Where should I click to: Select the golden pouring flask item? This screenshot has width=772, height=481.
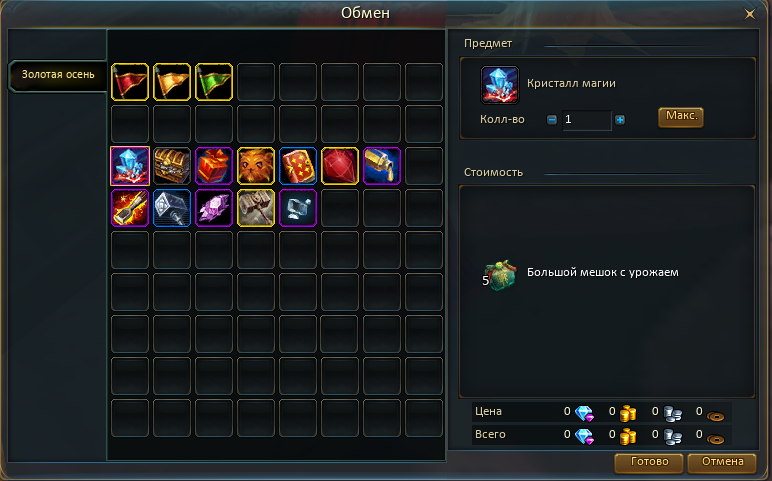point(382,166)
